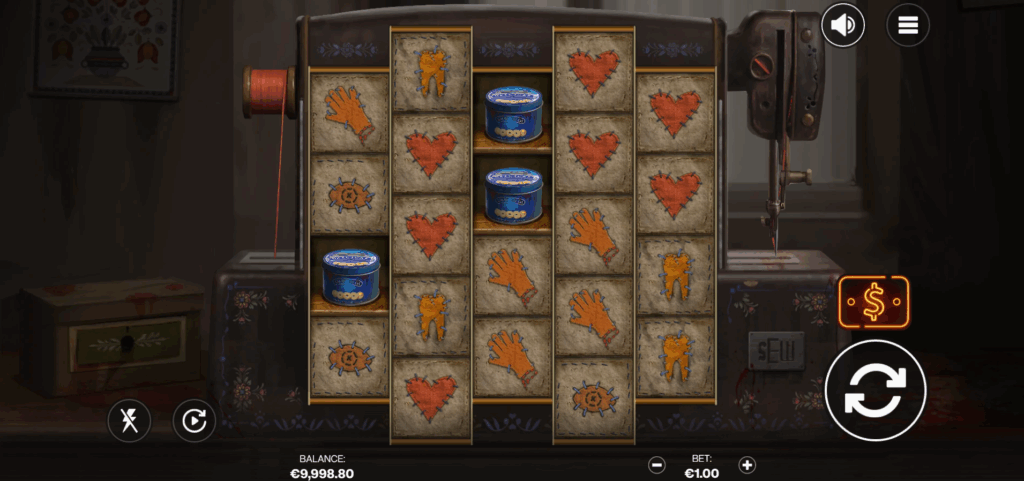Open the autoplay settings button
This screenshot has width=1024, height=481.
click(194, 421)
